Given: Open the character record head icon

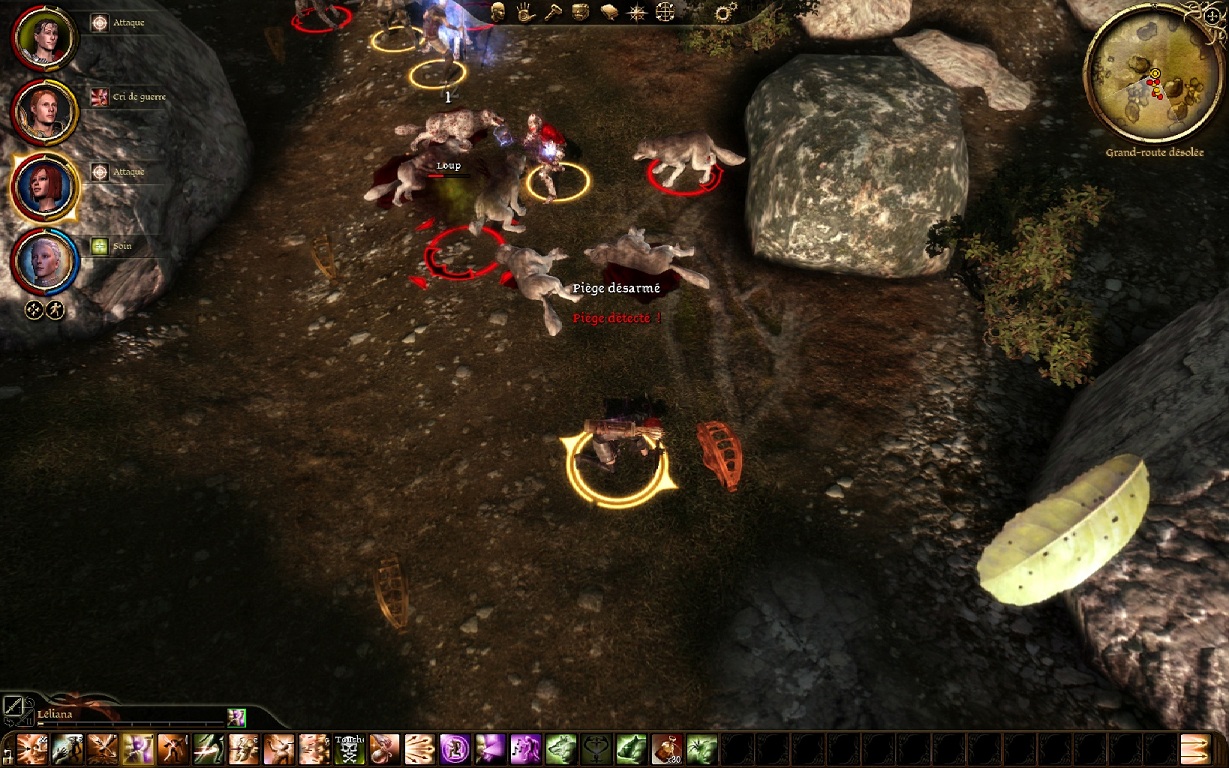Looking at the screenshot, I should tap(497, 12).
